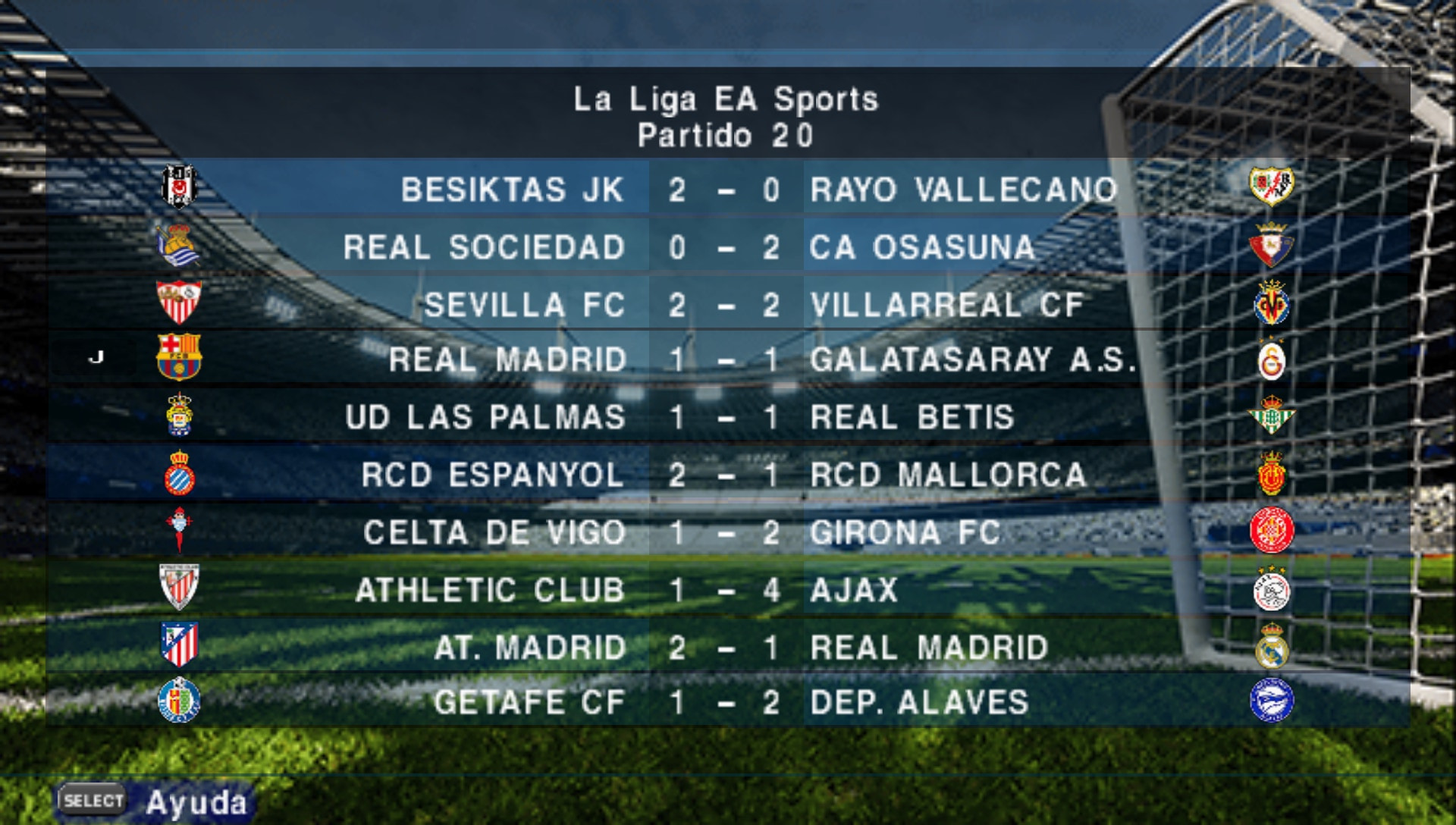The image size is (1456, 825).
Task: Select the Atletico Madrid crest
Action: pyautogui.click(x=180, y=645)
